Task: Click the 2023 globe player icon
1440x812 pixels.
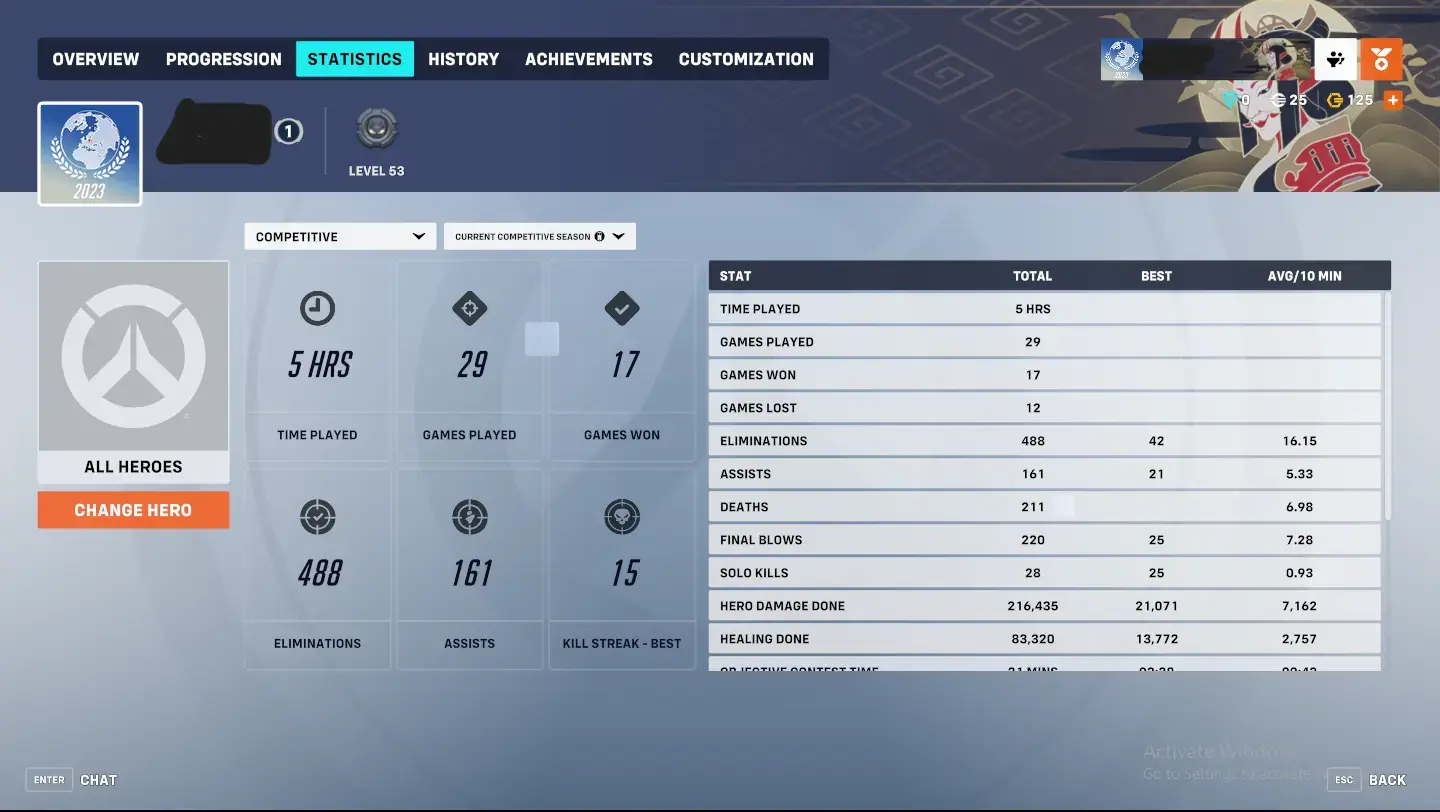Action: click(89, 152)
